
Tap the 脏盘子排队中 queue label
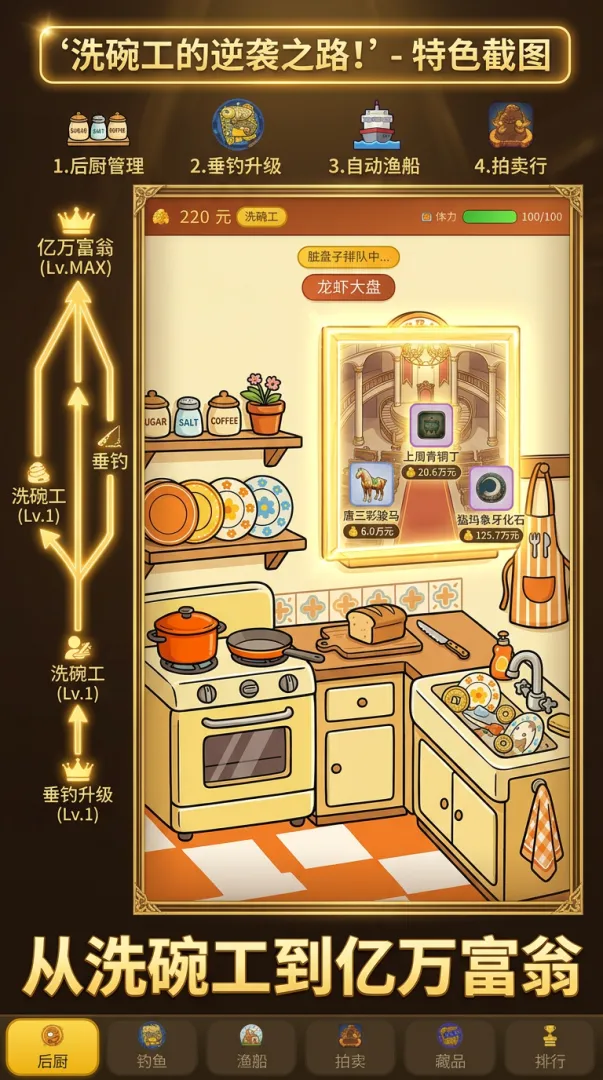(348, 256)
